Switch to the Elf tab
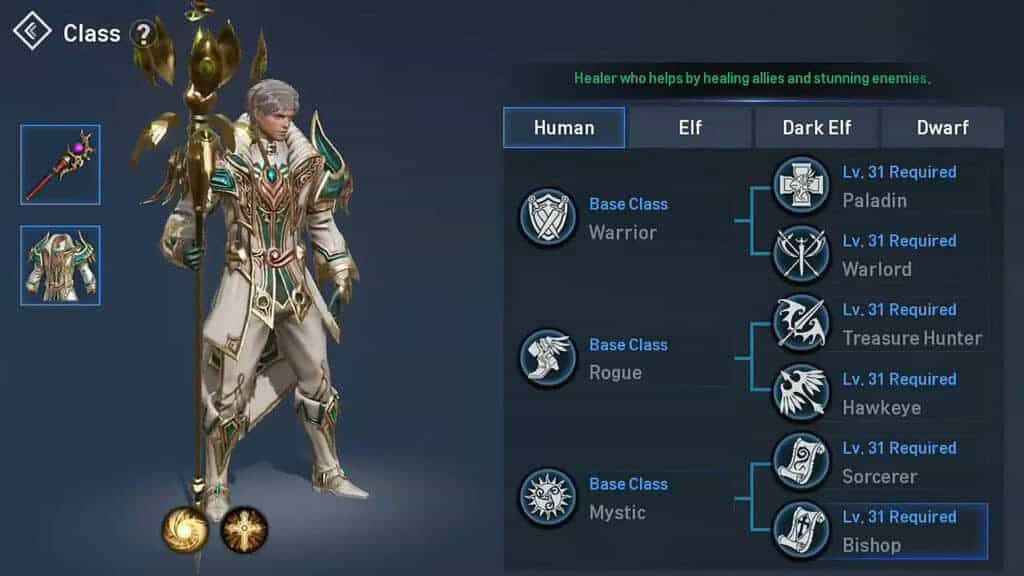The width and height of the screenshot is (1024, 576). coord(690,128)
